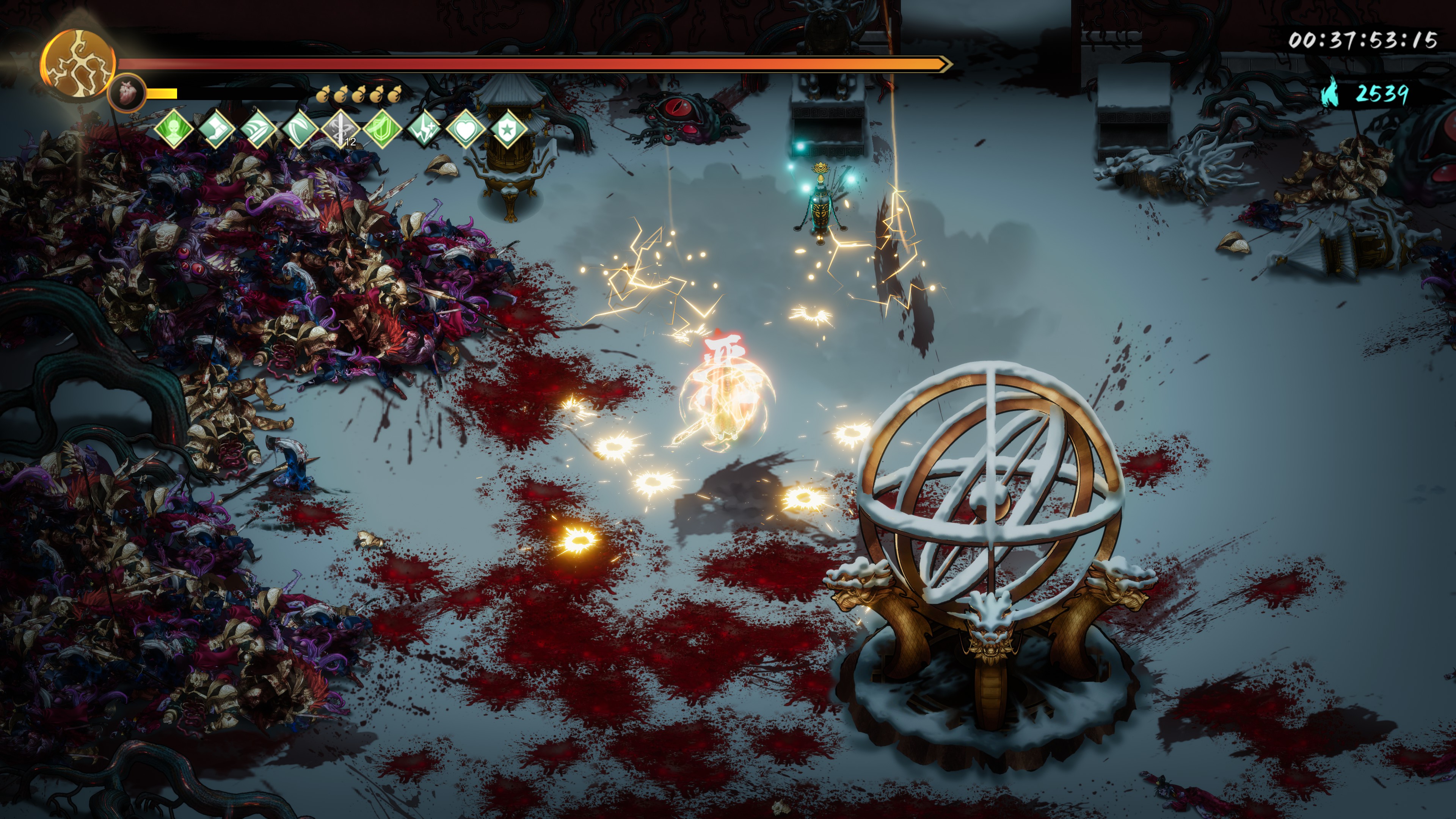Click the boot buff icon

pos(216,129)
